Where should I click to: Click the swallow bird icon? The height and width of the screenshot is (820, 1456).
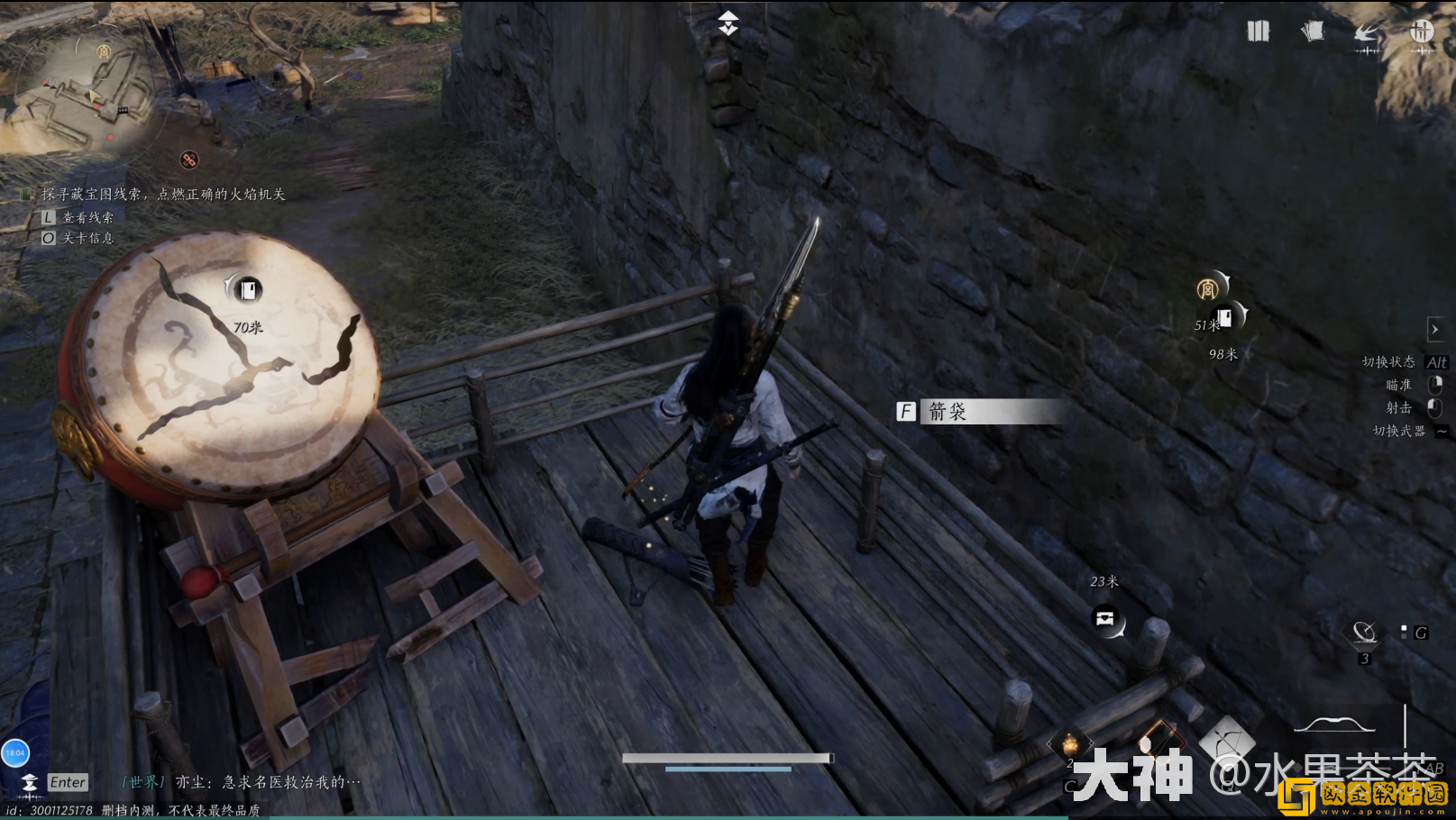coord(1367,34)
